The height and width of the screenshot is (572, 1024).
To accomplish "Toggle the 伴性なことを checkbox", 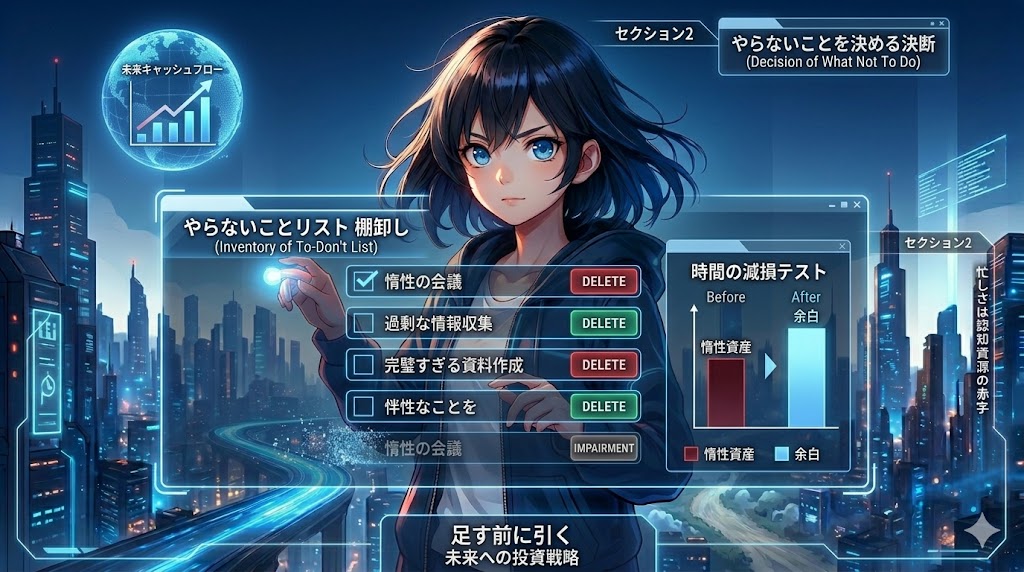I will [x=365, y=406].
